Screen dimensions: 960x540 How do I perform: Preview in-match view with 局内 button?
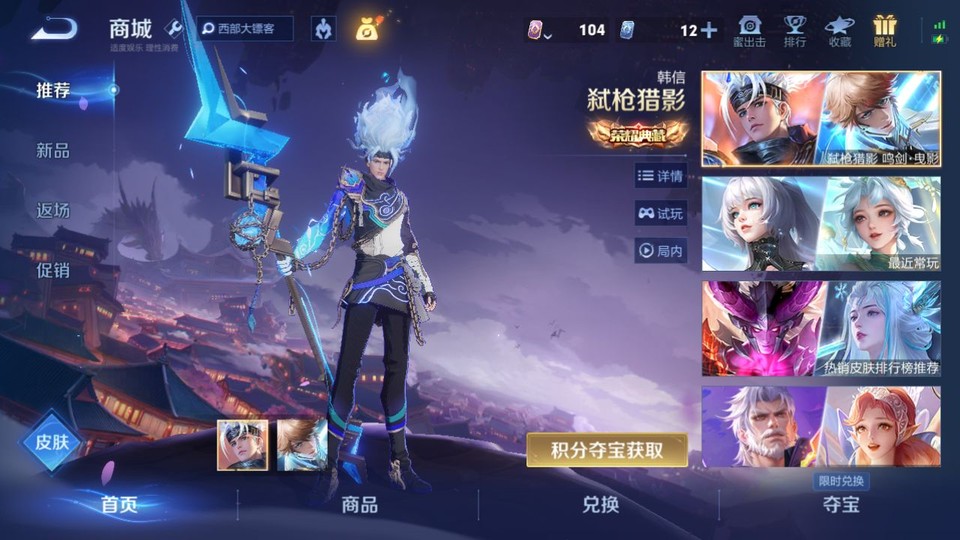[660, 251]
